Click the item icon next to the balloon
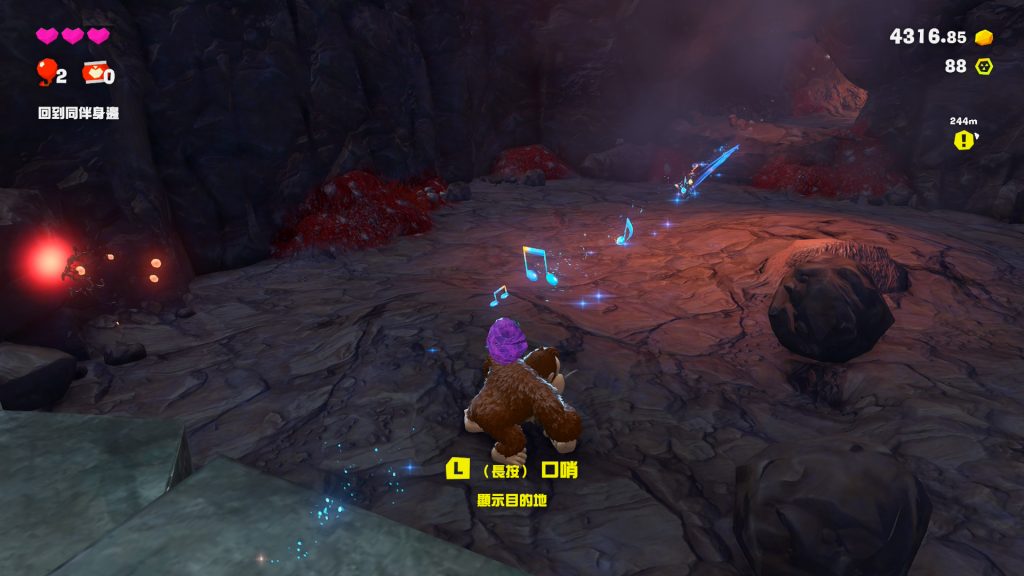The width and height of the screenshot is (1024, 576). 93,73
